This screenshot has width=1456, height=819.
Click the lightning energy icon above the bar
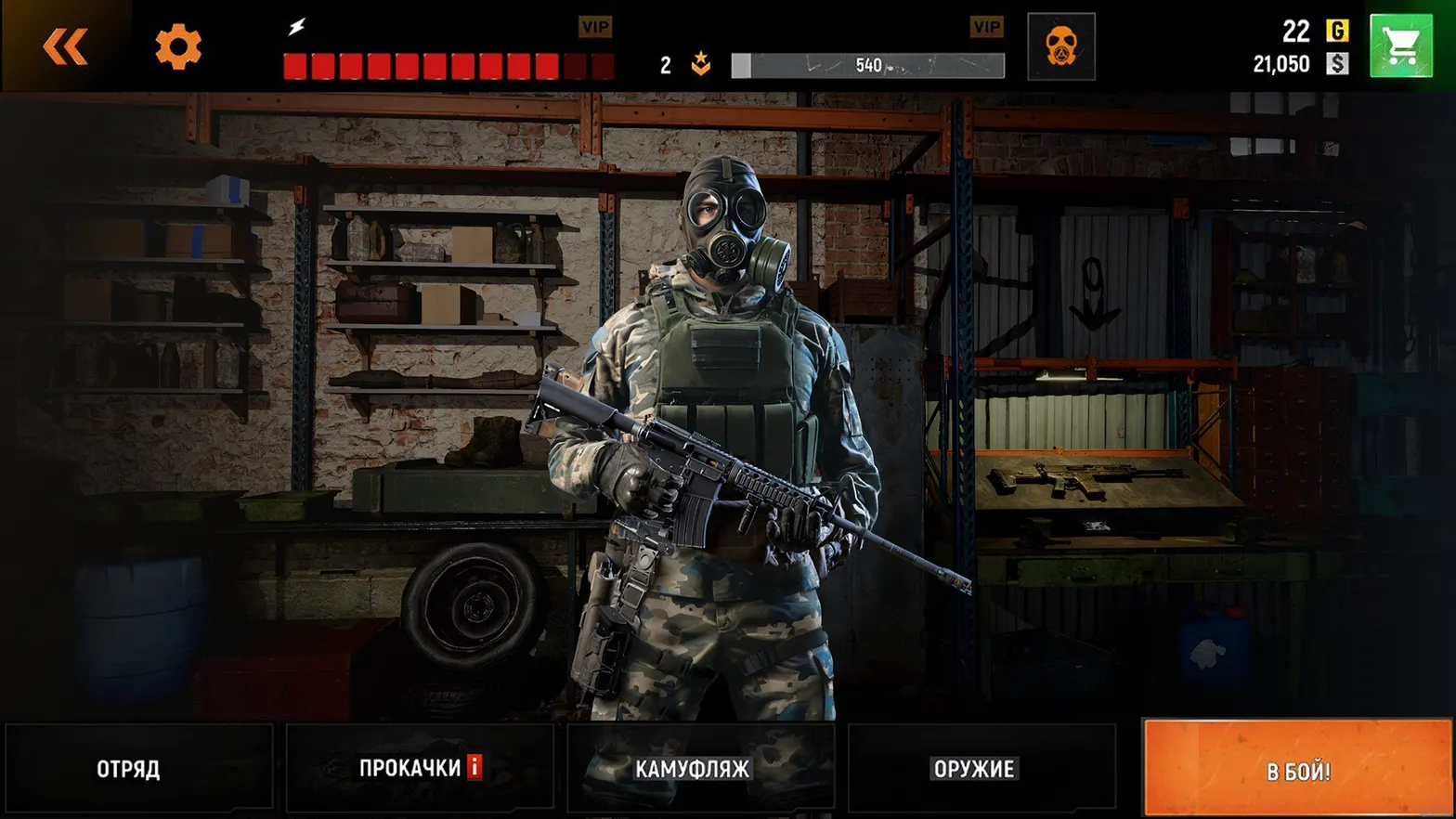pos(297,26)
